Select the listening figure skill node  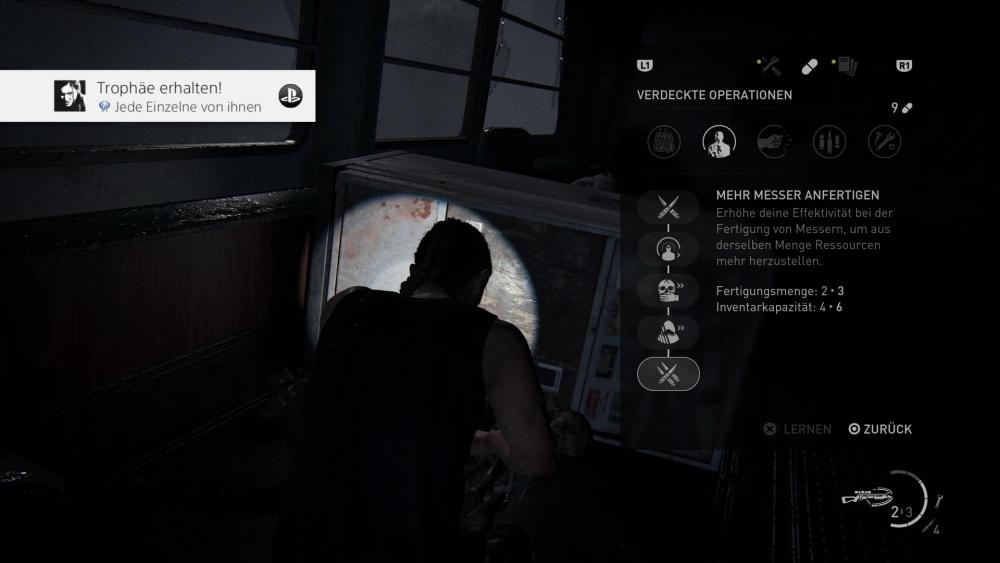pos(668,249)
